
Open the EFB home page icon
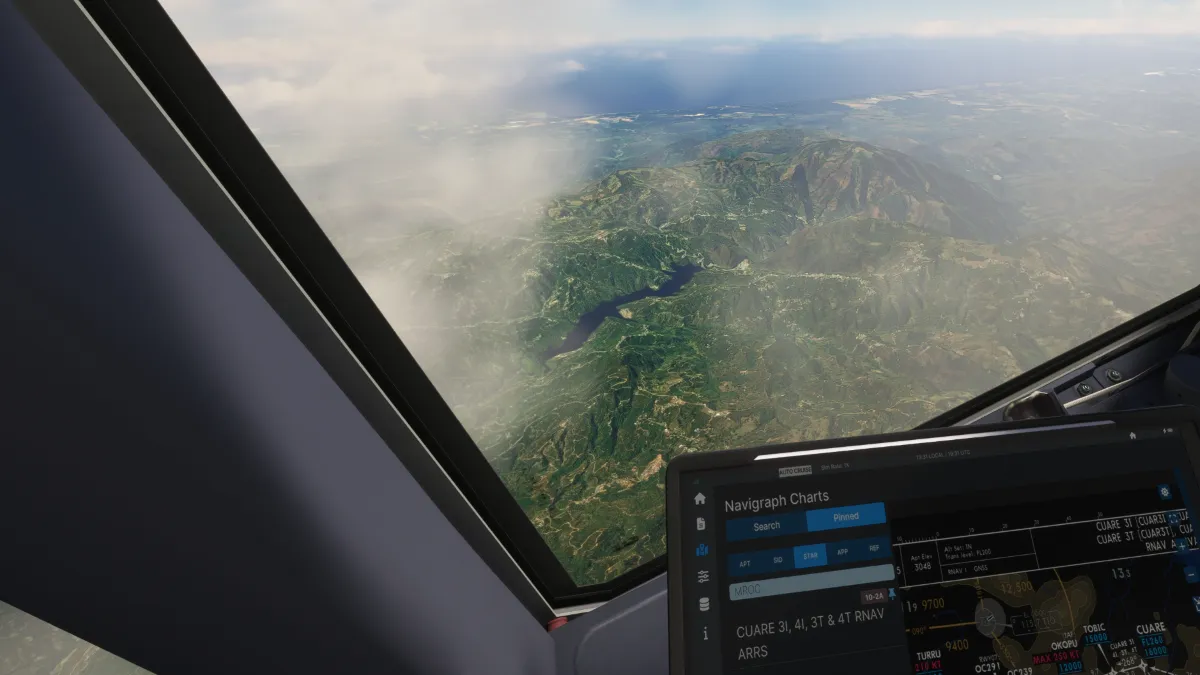[700, 498]
